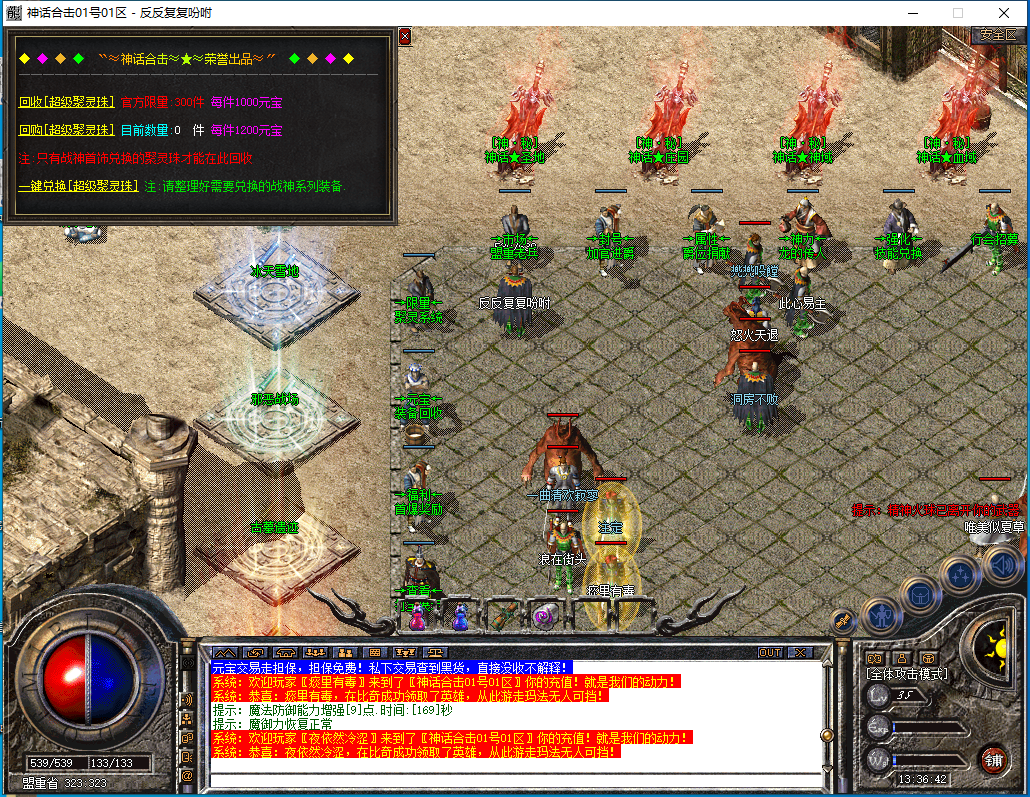Use the red potion in the belt
This screenshot has width=1030, height=797.
pyautogui.click(x=417, y=616)
